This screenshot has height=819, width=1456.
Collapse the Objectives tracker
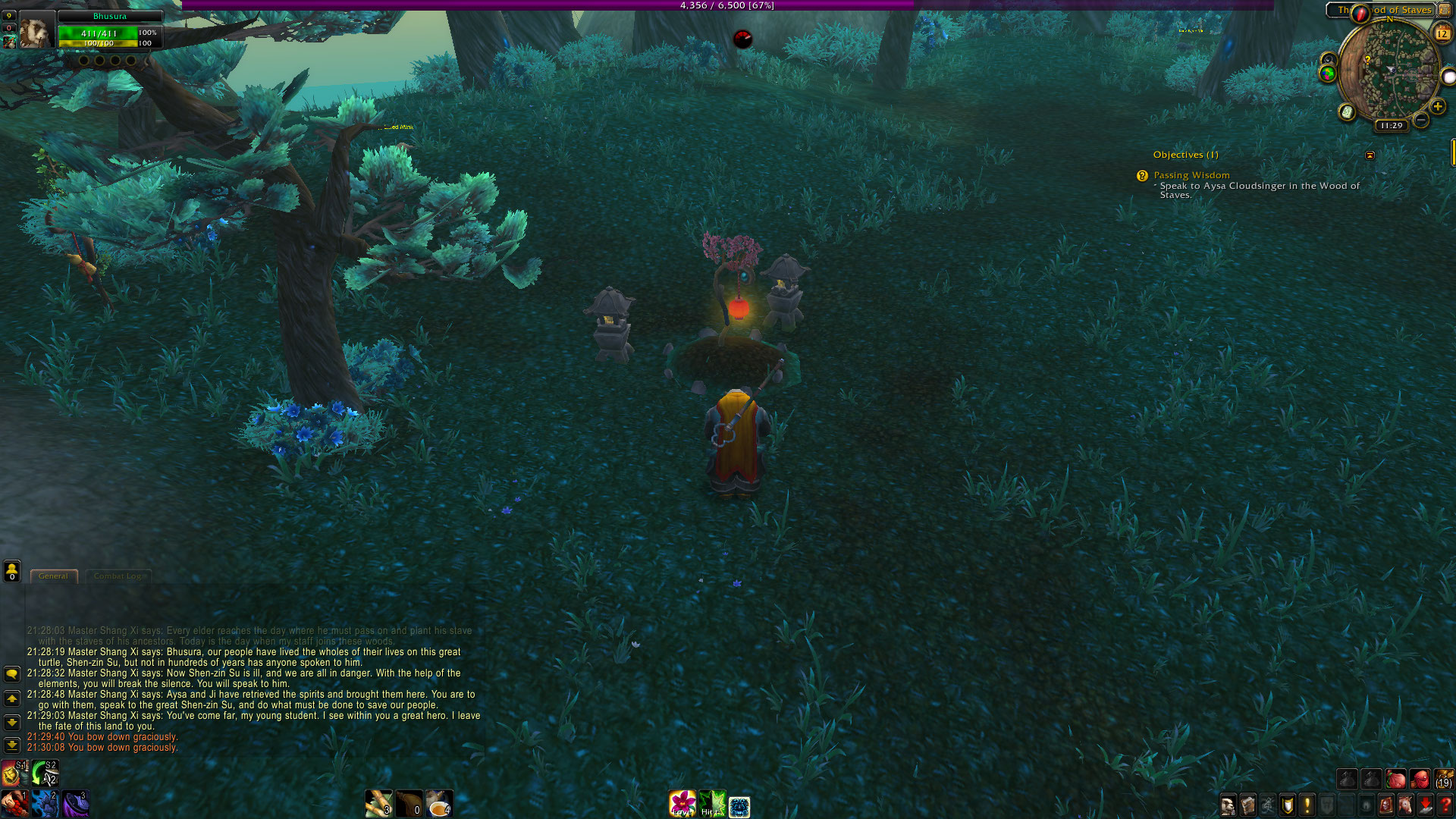[x=1370, y=155]
